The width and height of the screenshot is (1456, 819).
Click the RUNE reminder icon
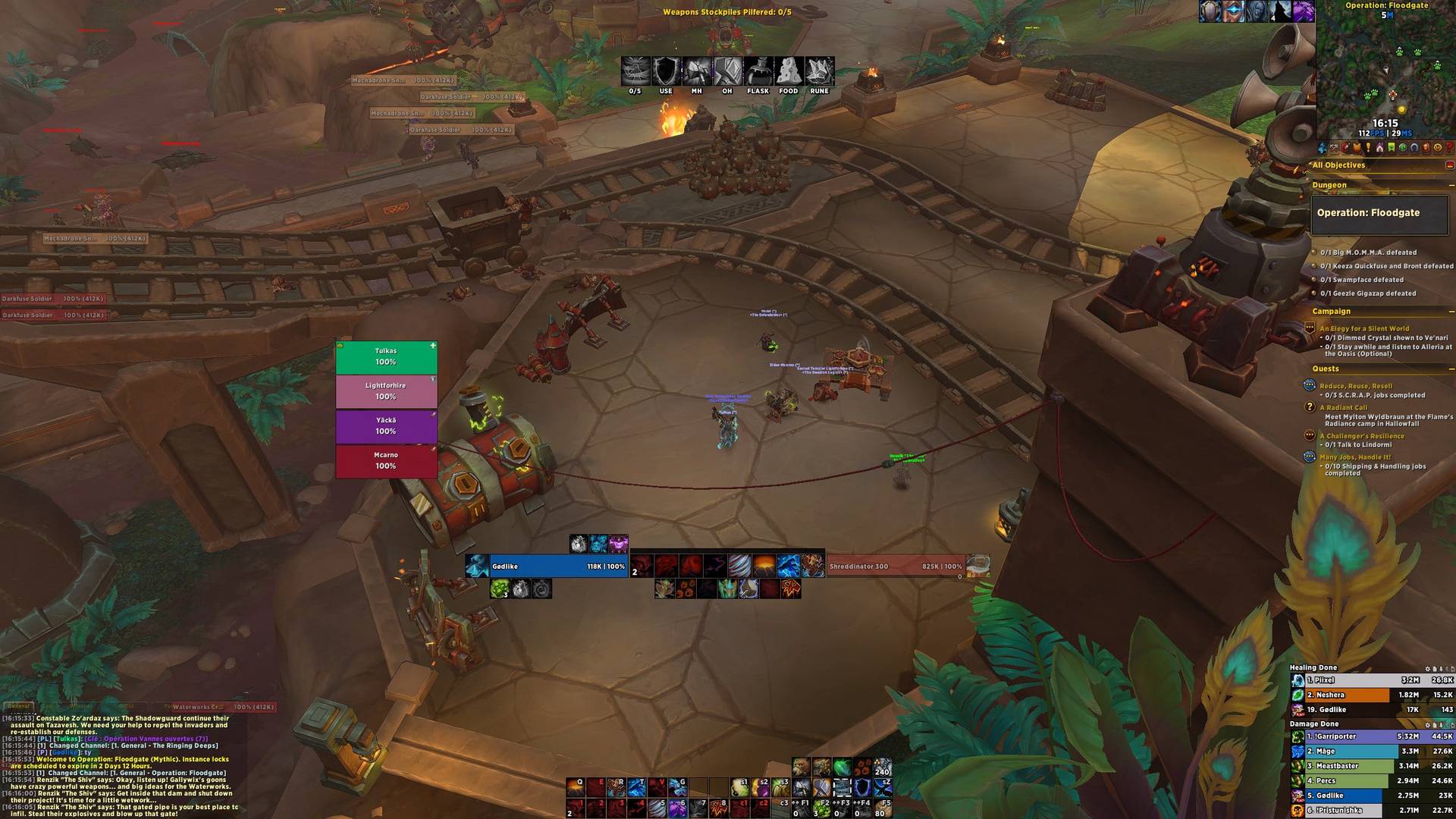[819, 72]
